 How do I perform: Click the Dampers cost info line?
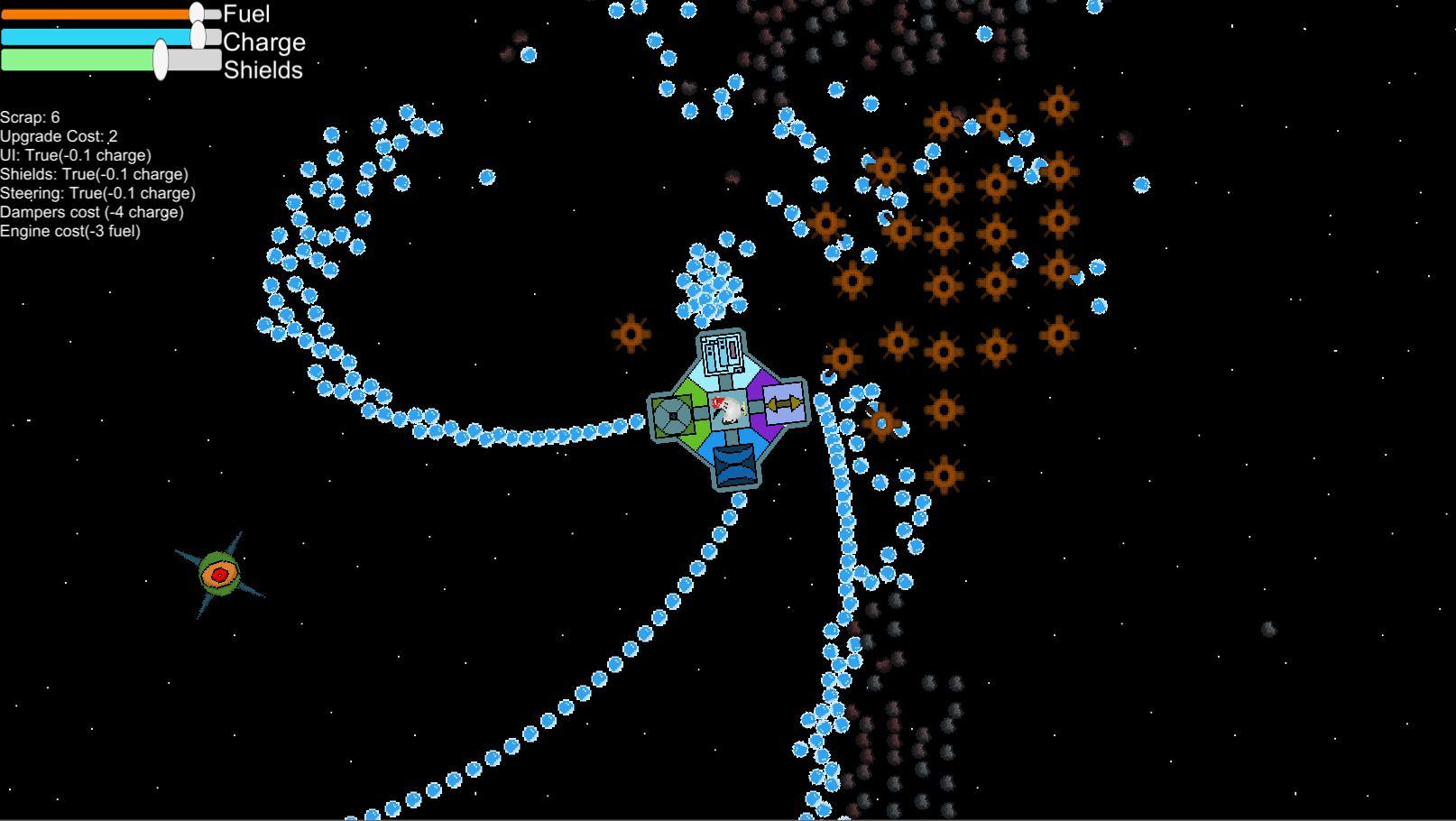[93, 211]
